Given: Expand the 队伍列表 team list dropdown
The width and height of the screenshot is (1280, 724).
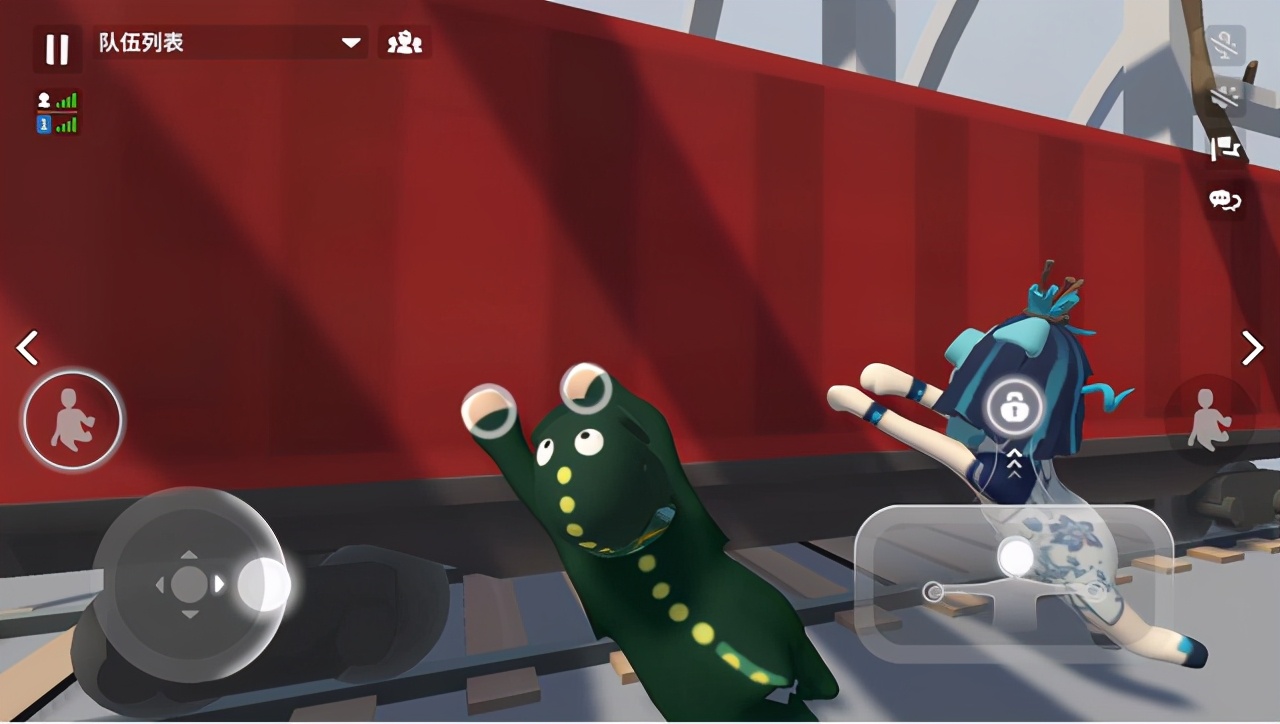Looking at the screenshot, I should pos(351,43).
